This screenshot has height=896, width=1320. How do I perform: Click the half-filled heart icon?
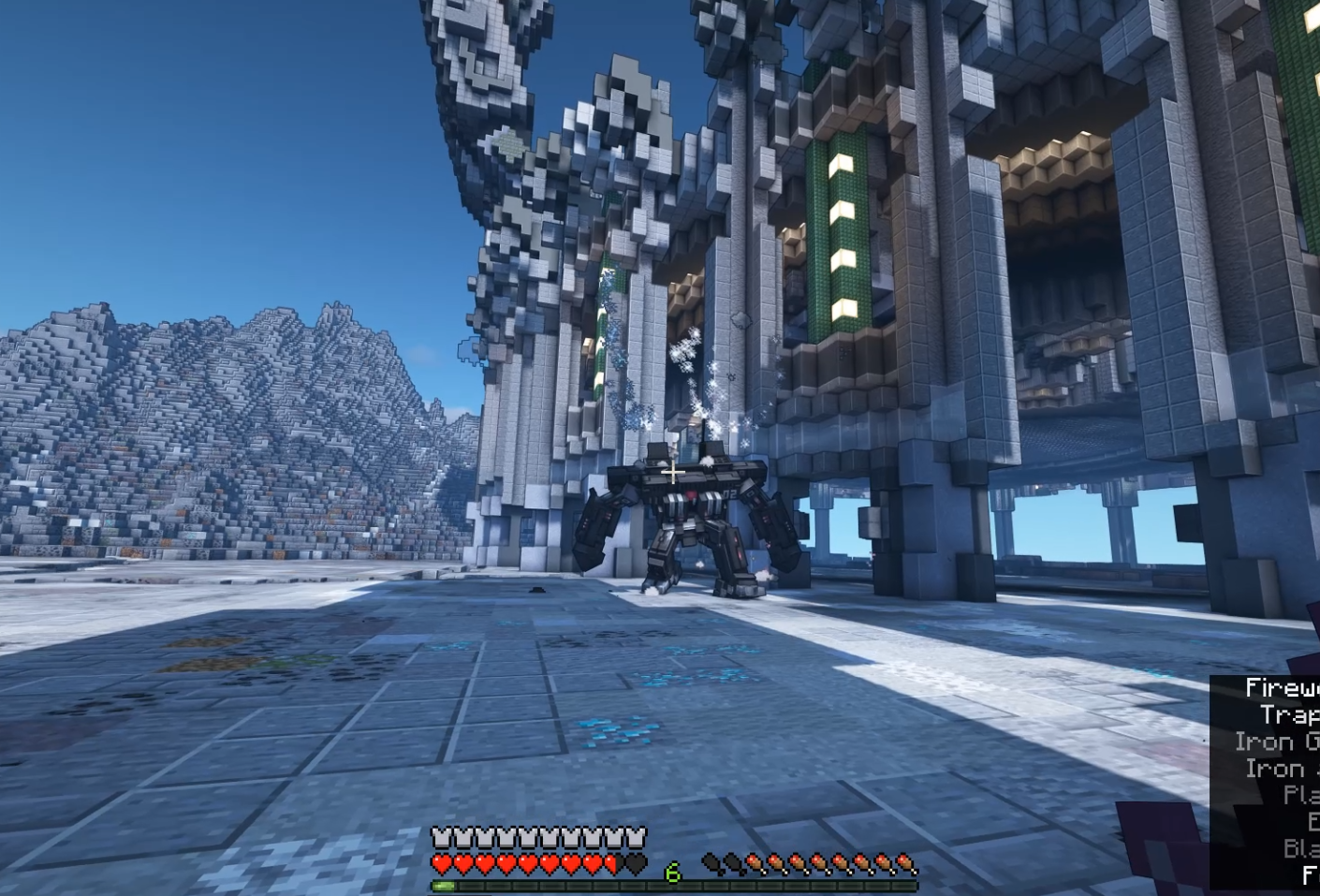coord(613,864)
